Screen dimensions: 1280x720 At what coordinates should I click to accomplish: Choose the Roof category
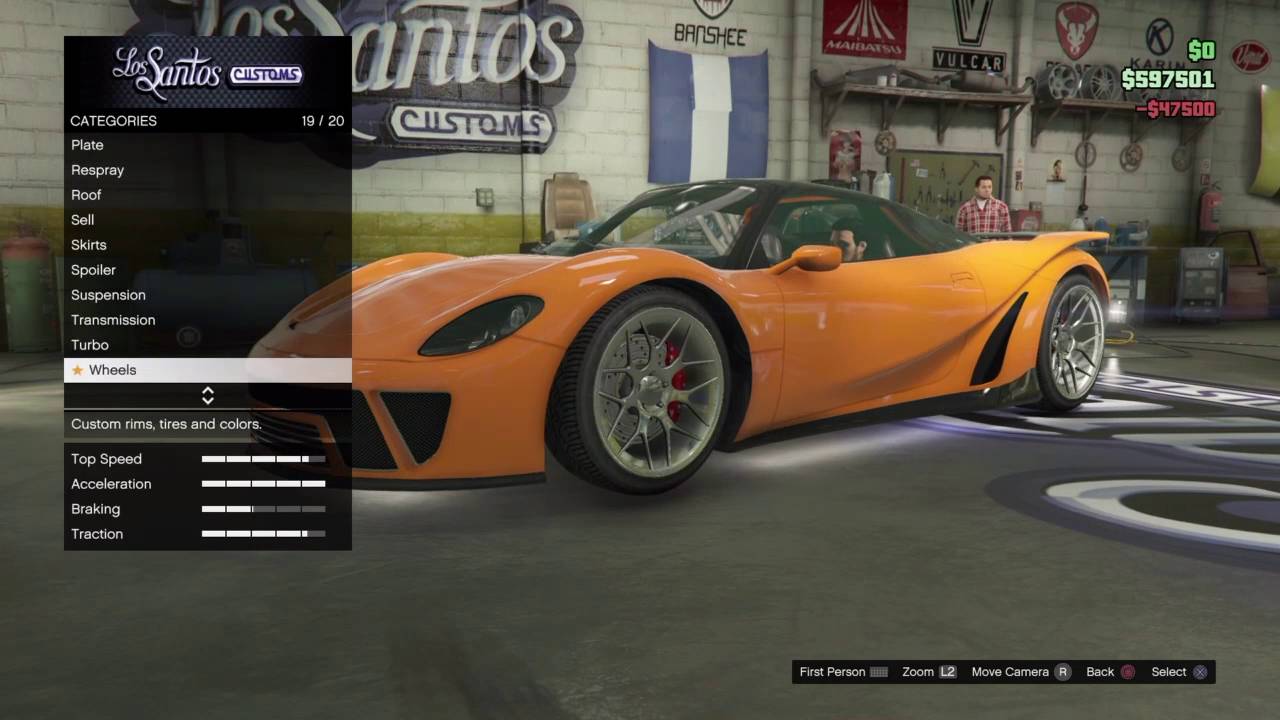(86, 195)
